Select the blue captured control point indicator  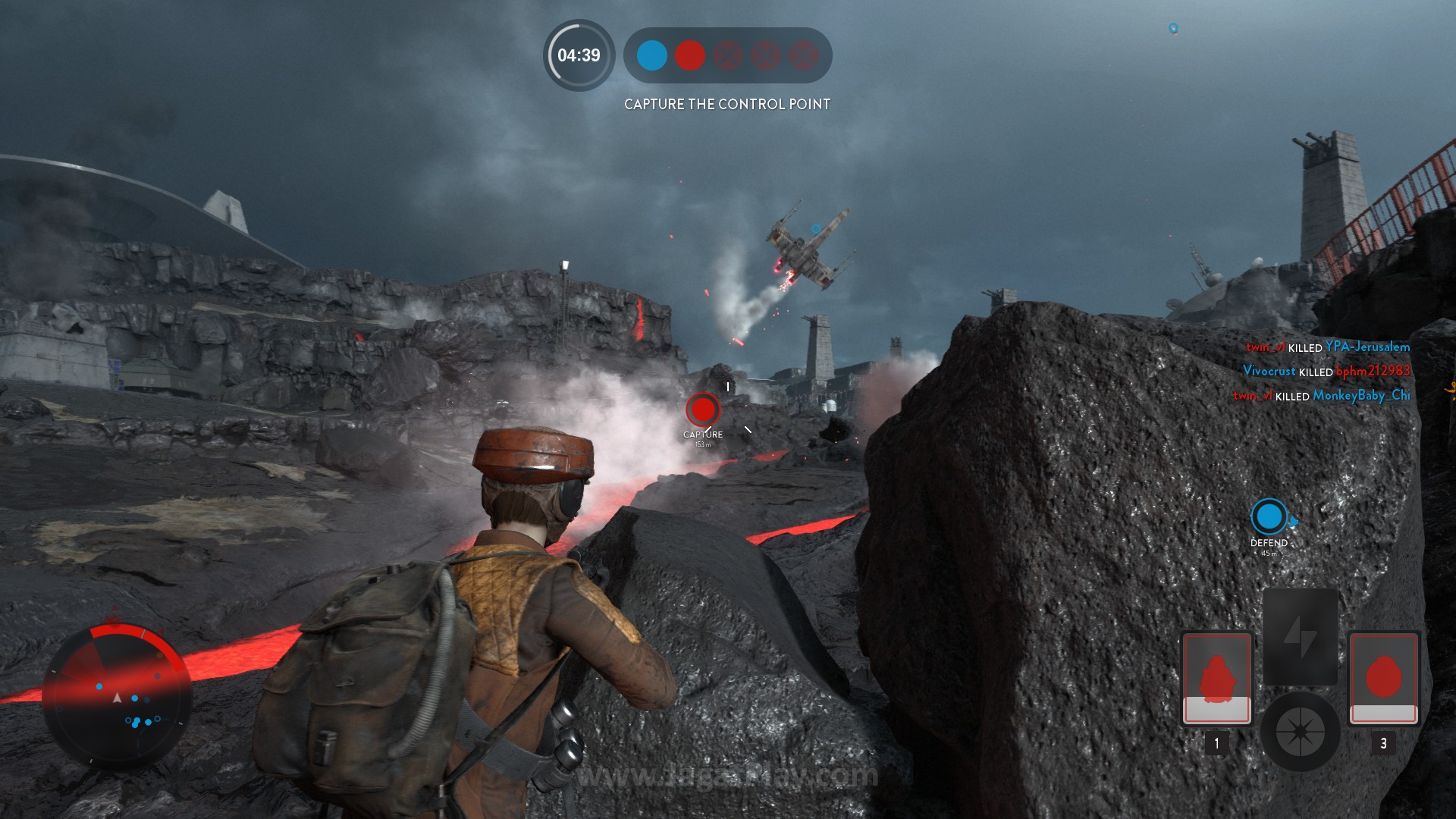pos(652,55)
